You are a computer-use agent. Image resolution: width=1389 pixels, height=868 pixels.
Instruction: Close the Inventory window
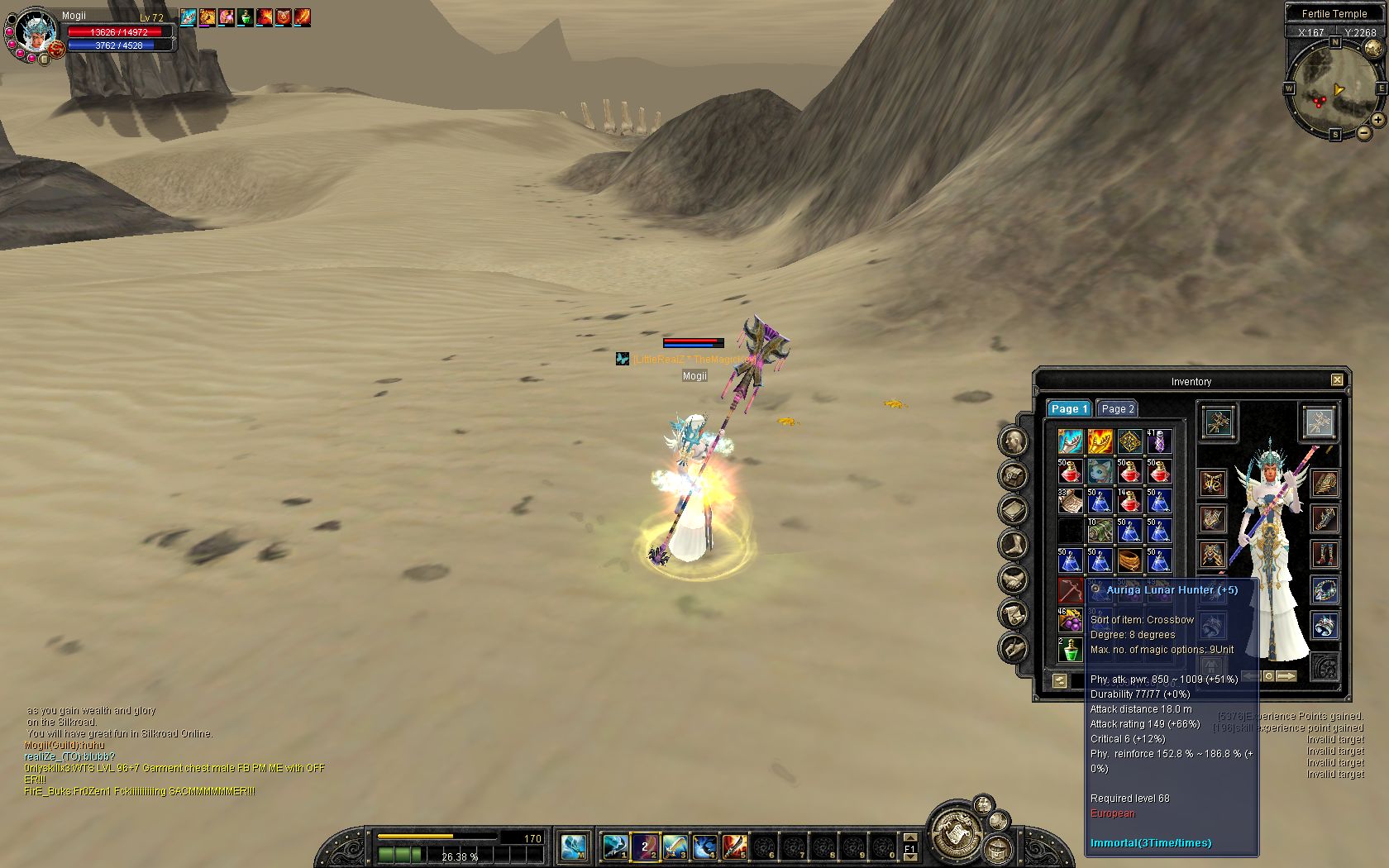tap(1337, 380)
